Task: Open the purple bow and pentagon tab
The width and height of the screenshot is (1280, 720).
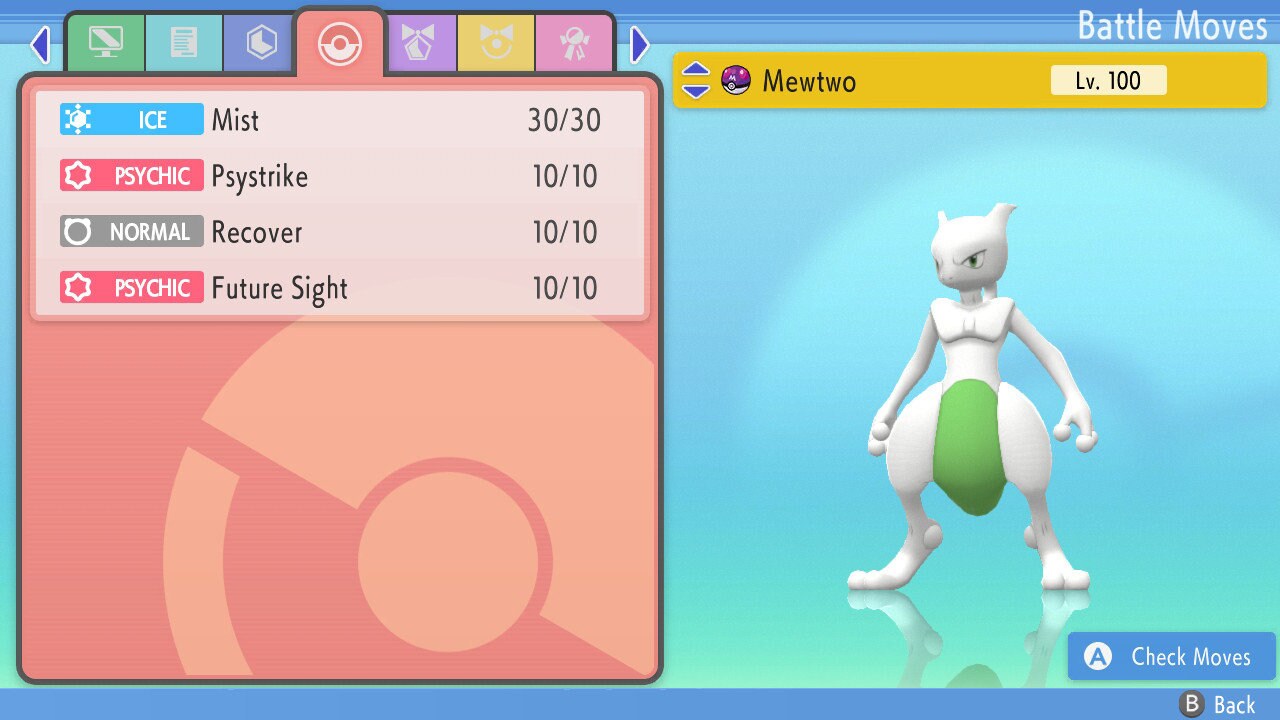Action: coord(419,43)
